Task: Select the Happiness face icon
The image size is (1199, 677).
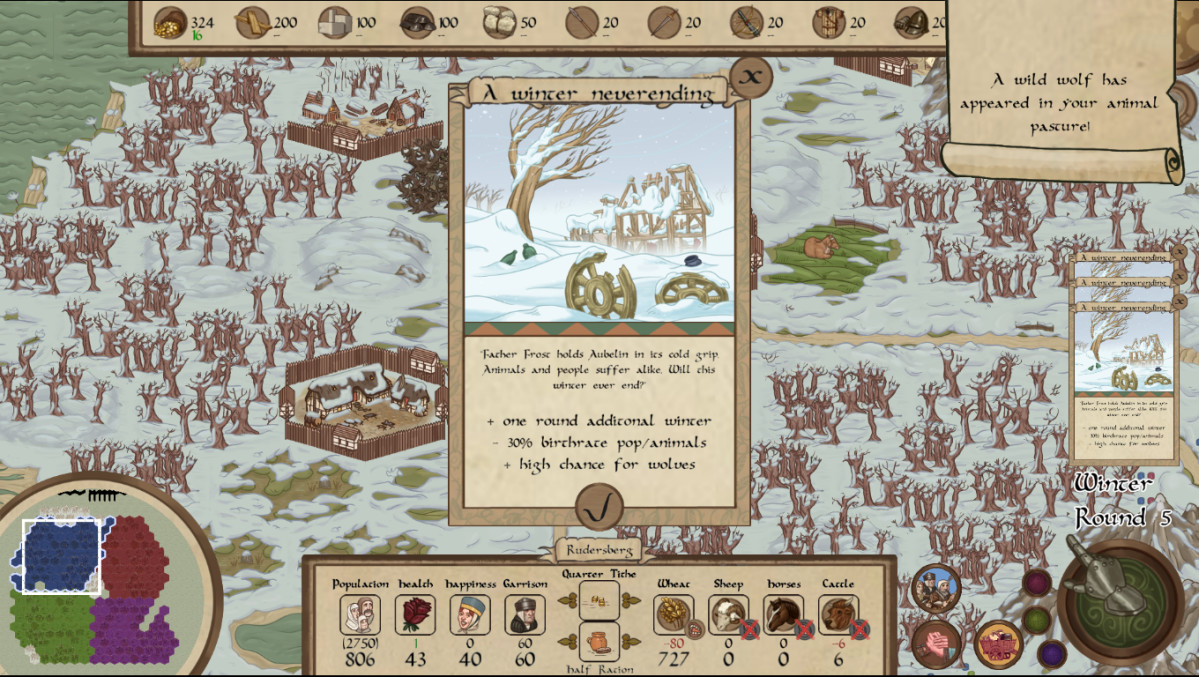Action: click(469, 614)
